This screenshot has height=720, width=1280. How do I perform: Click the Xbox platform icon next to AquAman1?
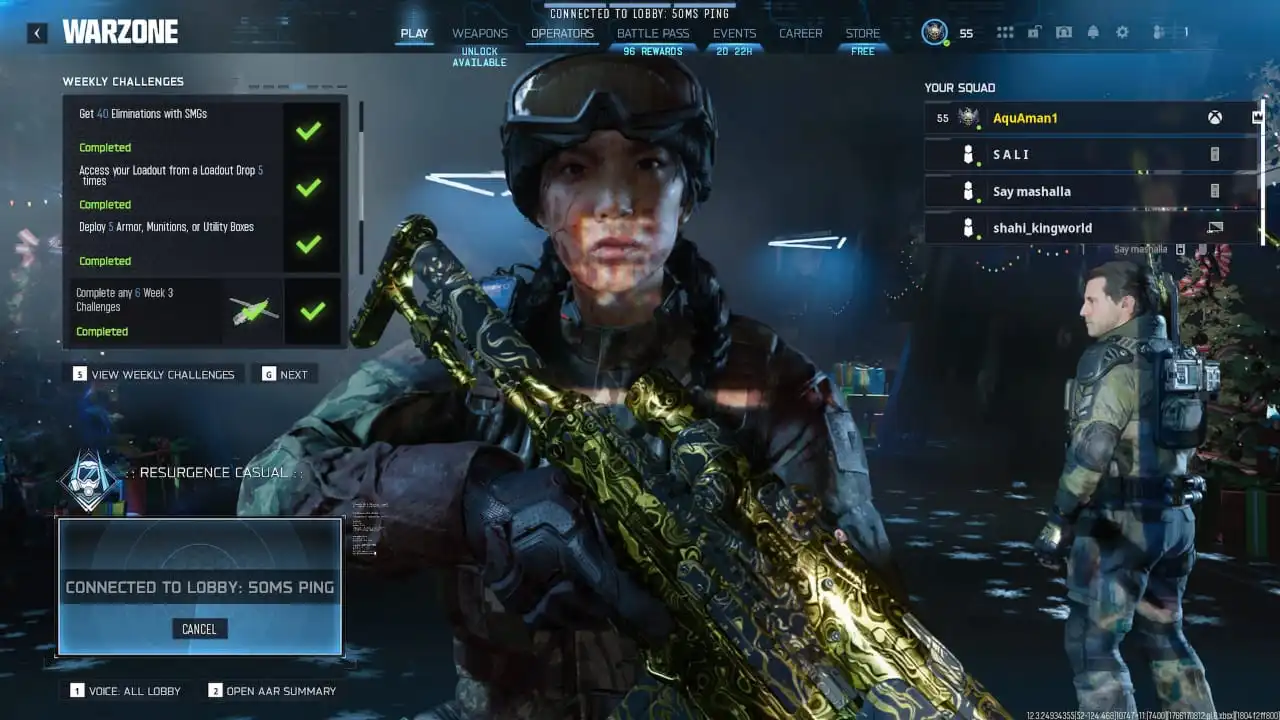[1216, 117]
